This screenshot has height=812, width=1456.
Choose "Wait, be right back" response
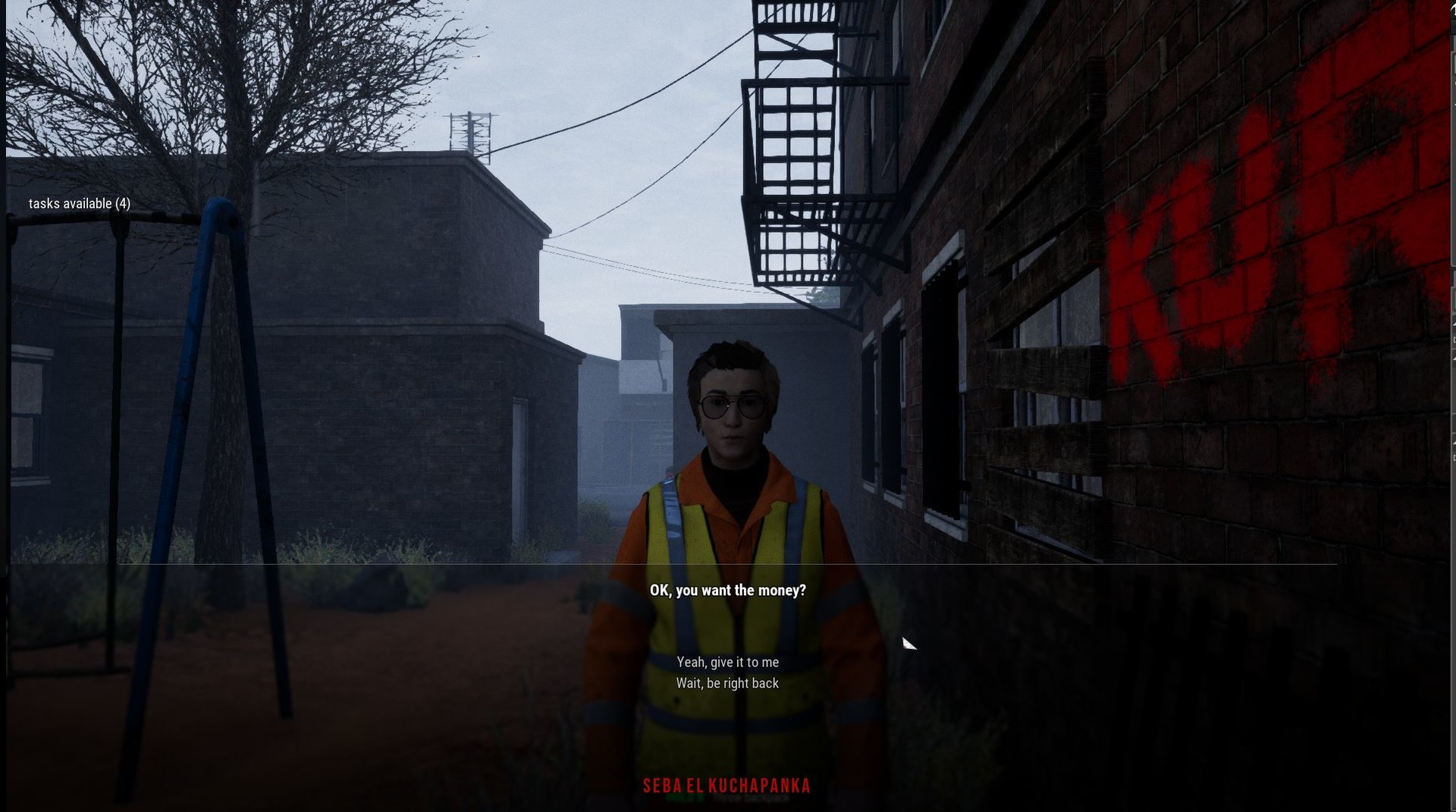tap(727, 683)
